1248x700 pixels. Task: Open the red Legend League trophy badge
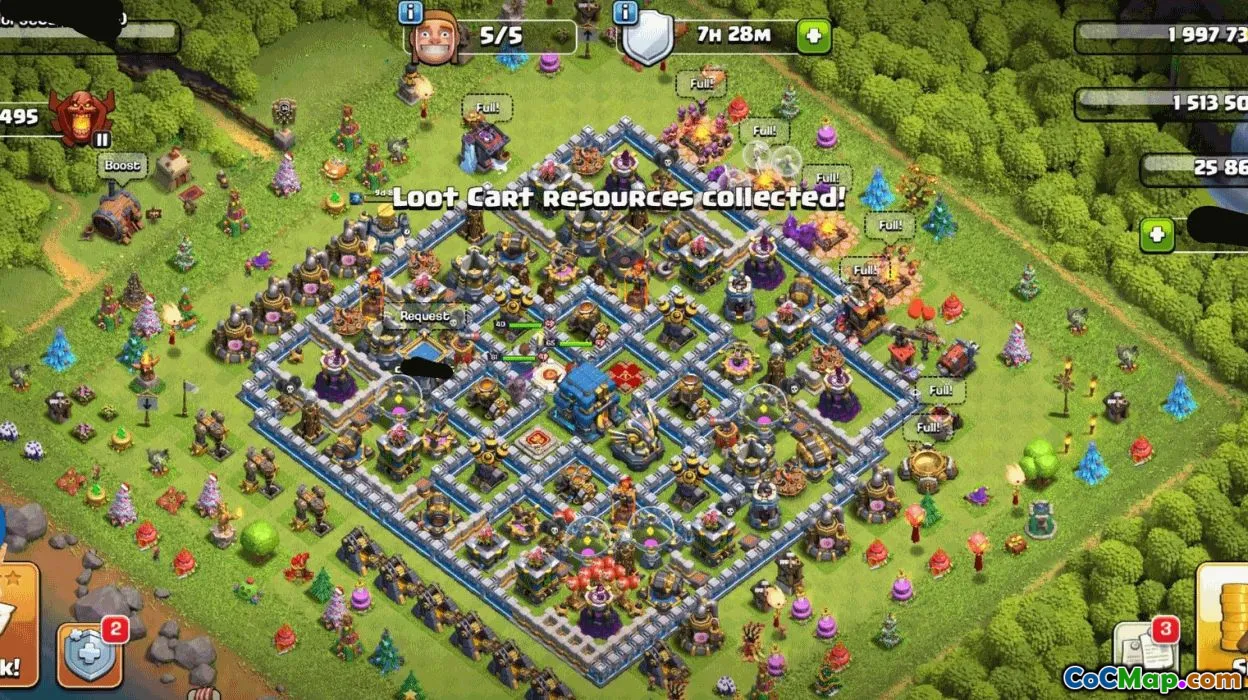tap(82, 117)
